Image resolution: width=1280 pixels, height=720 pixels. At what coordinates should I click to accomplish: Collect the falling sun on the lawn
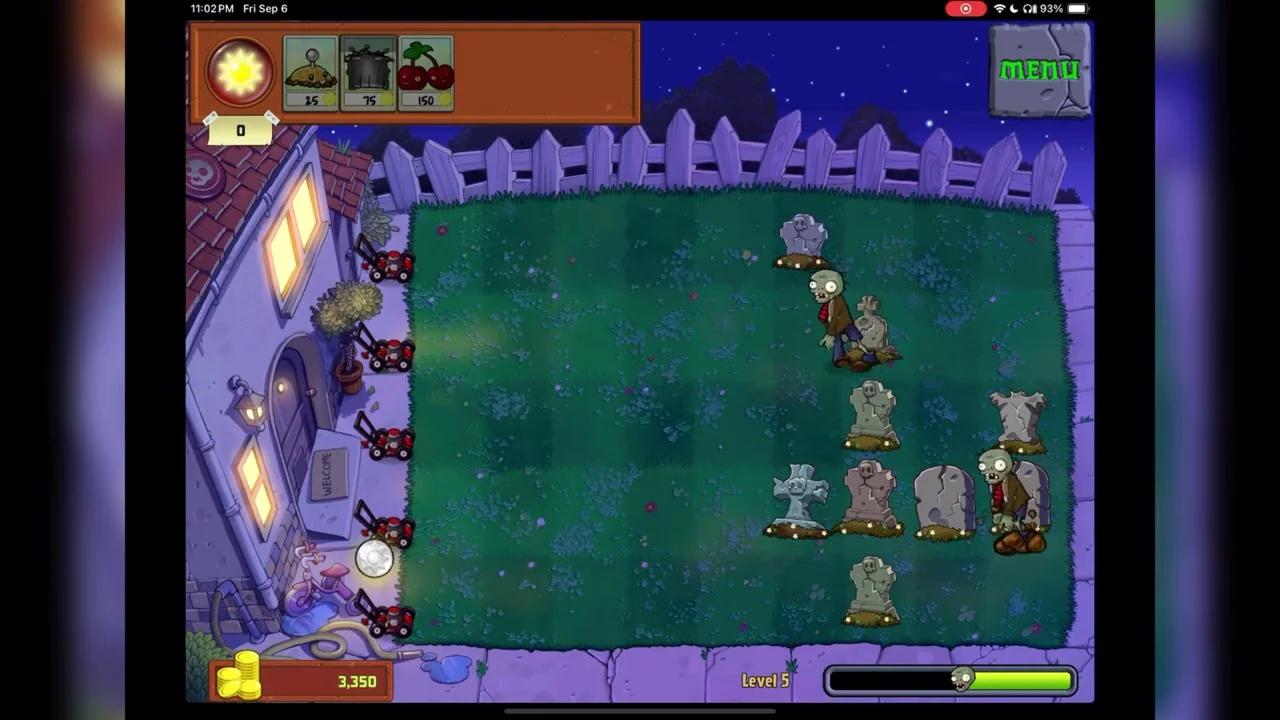374,559
